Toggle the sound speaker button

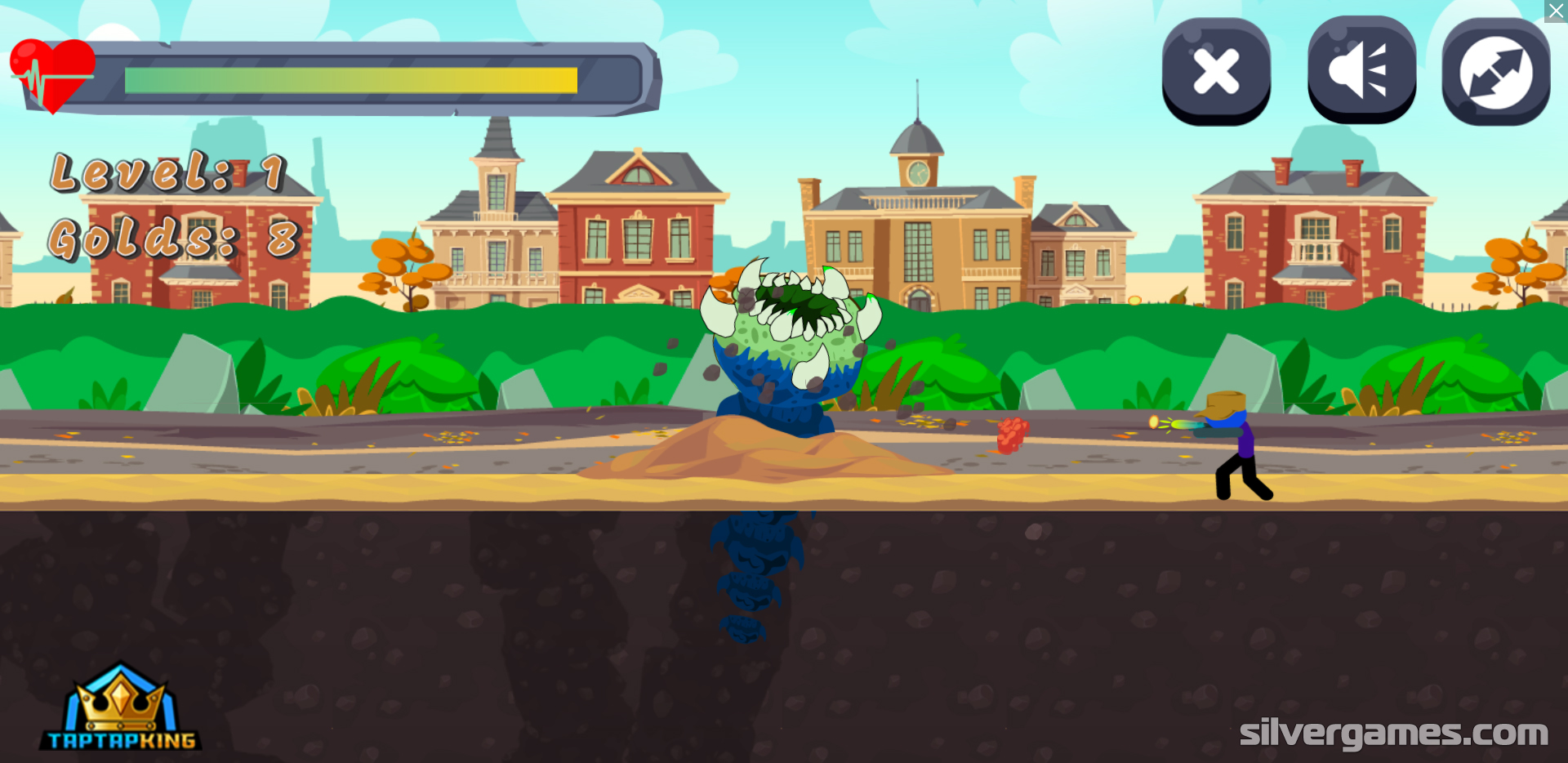click(1361, 71)
